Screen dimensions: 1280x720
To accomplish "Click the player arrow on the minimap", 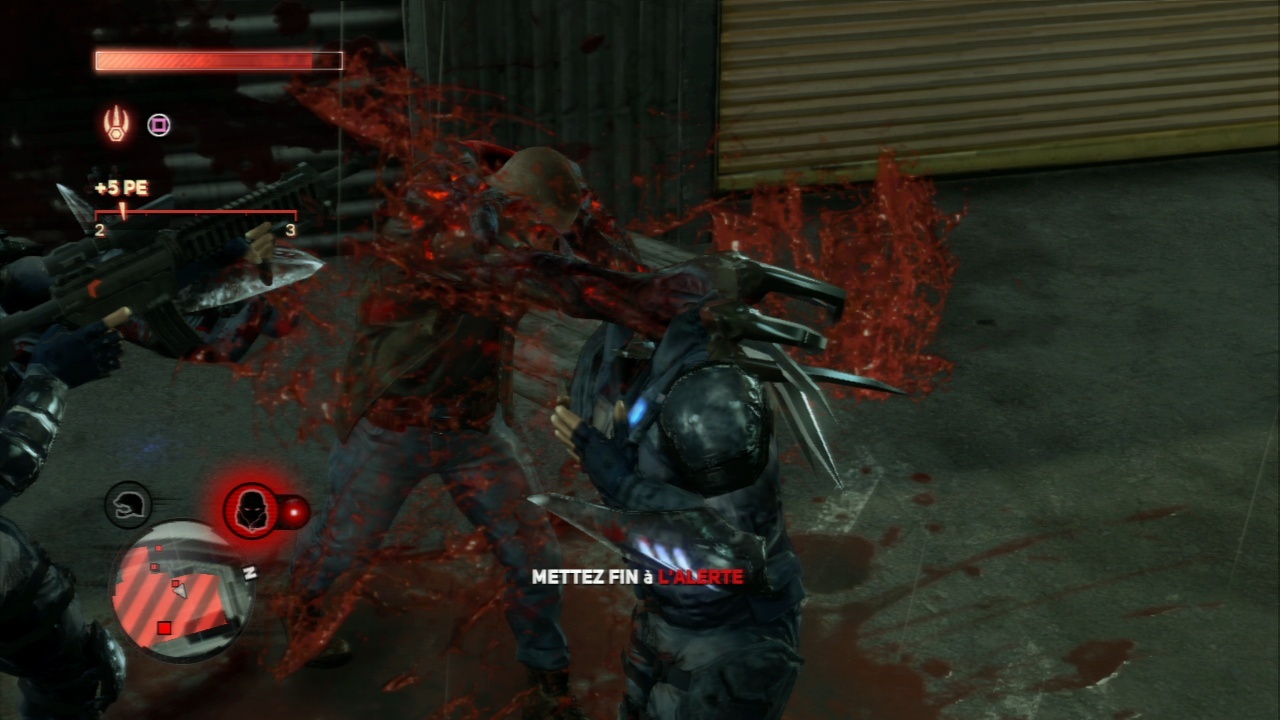I will coord(179,591).
